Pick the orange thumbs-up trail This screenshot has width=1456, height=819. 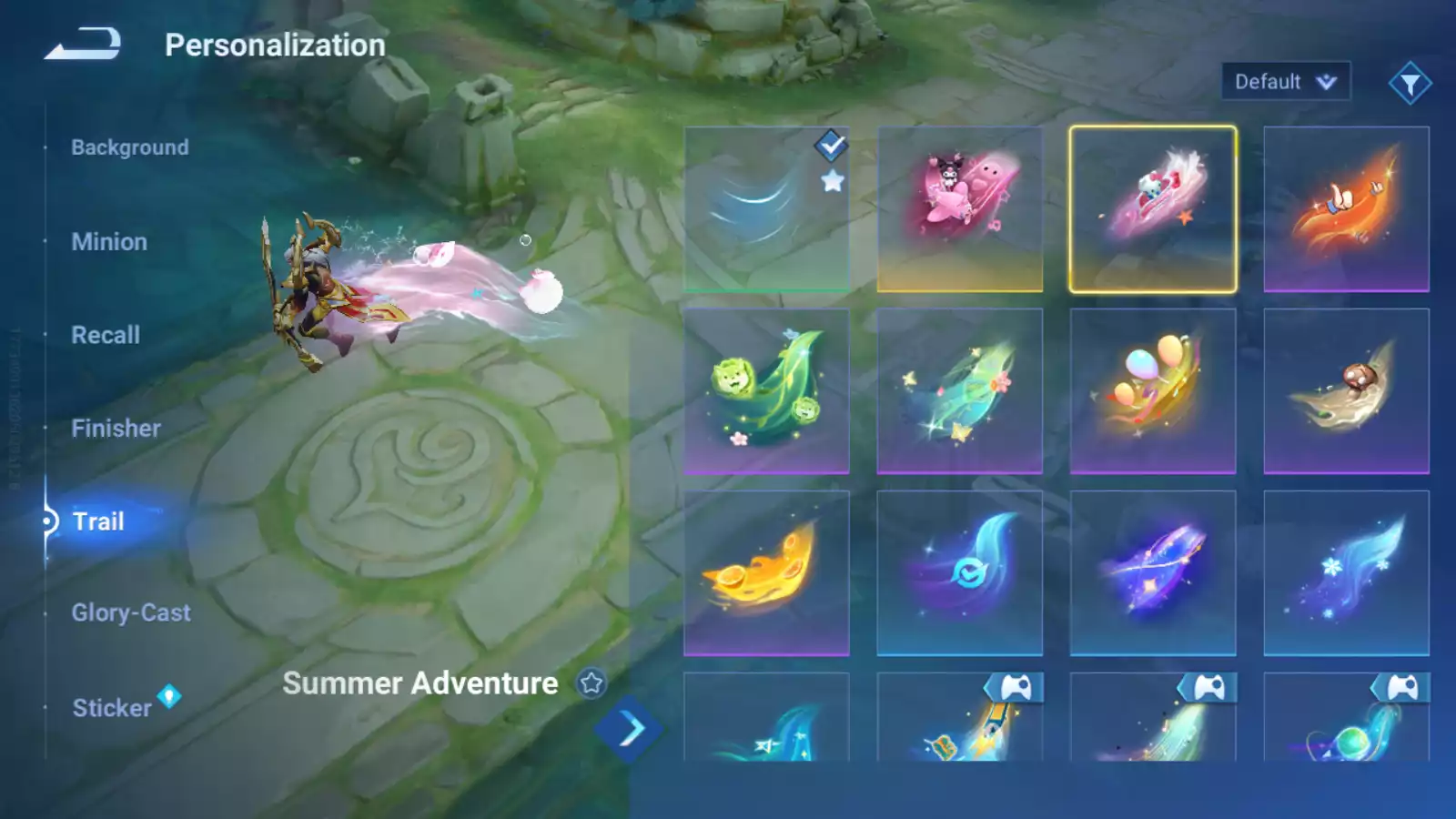click(1346, 209)
